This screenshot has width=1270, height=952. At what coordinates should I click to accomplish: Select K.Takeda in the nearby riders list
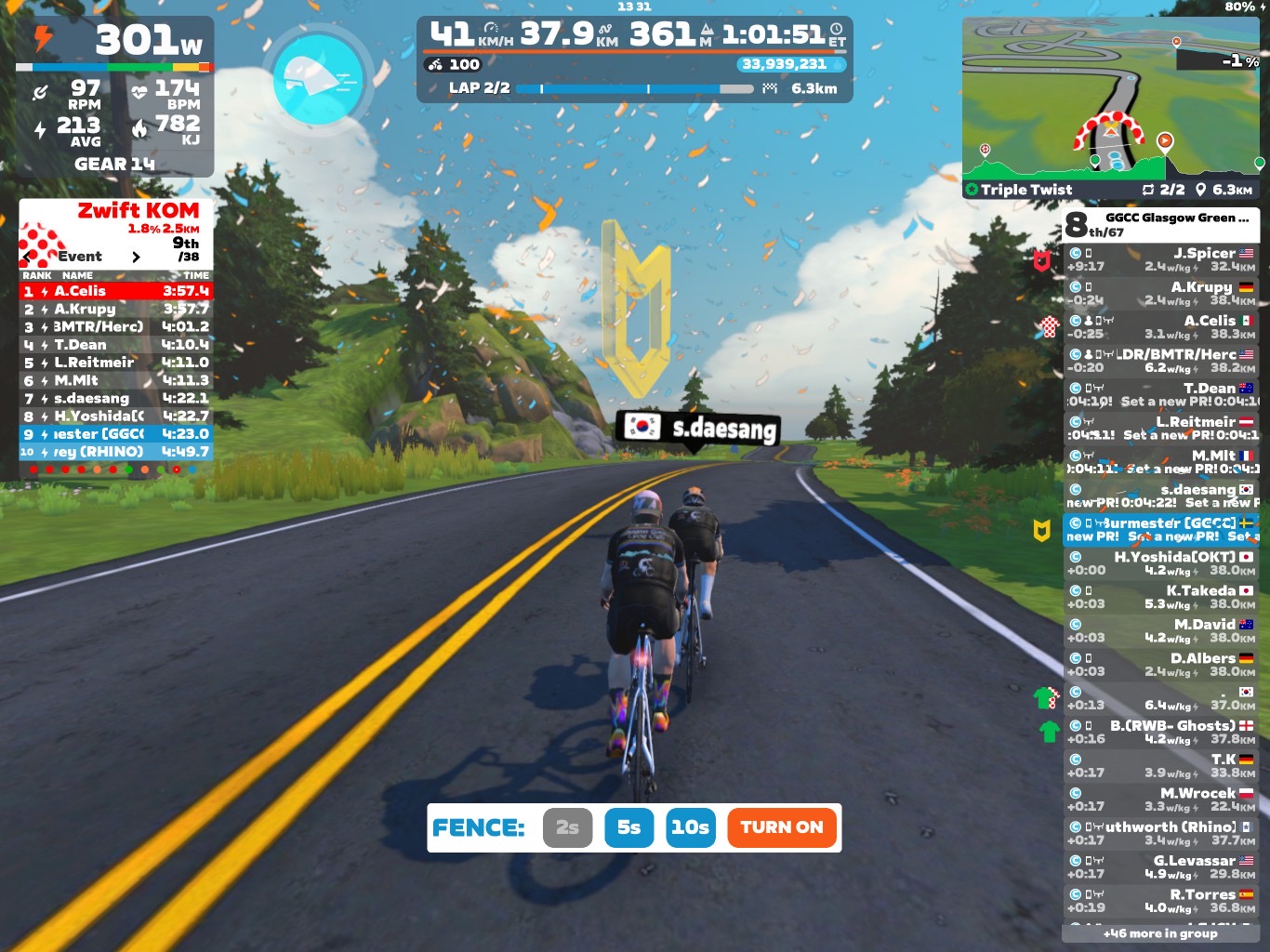tap(1160, 597)
